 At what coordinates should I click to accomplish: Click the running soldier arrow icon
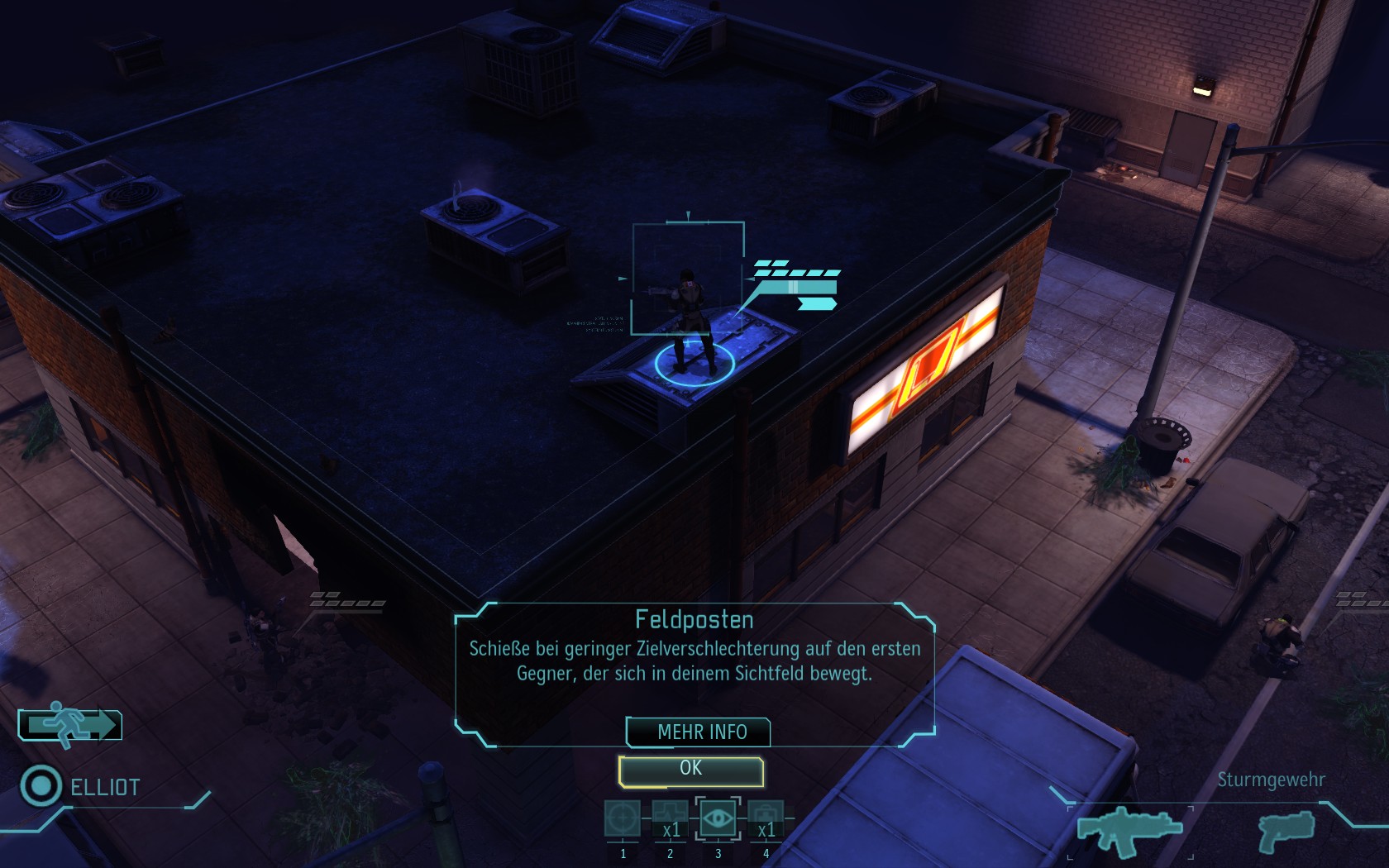[70, 725]
